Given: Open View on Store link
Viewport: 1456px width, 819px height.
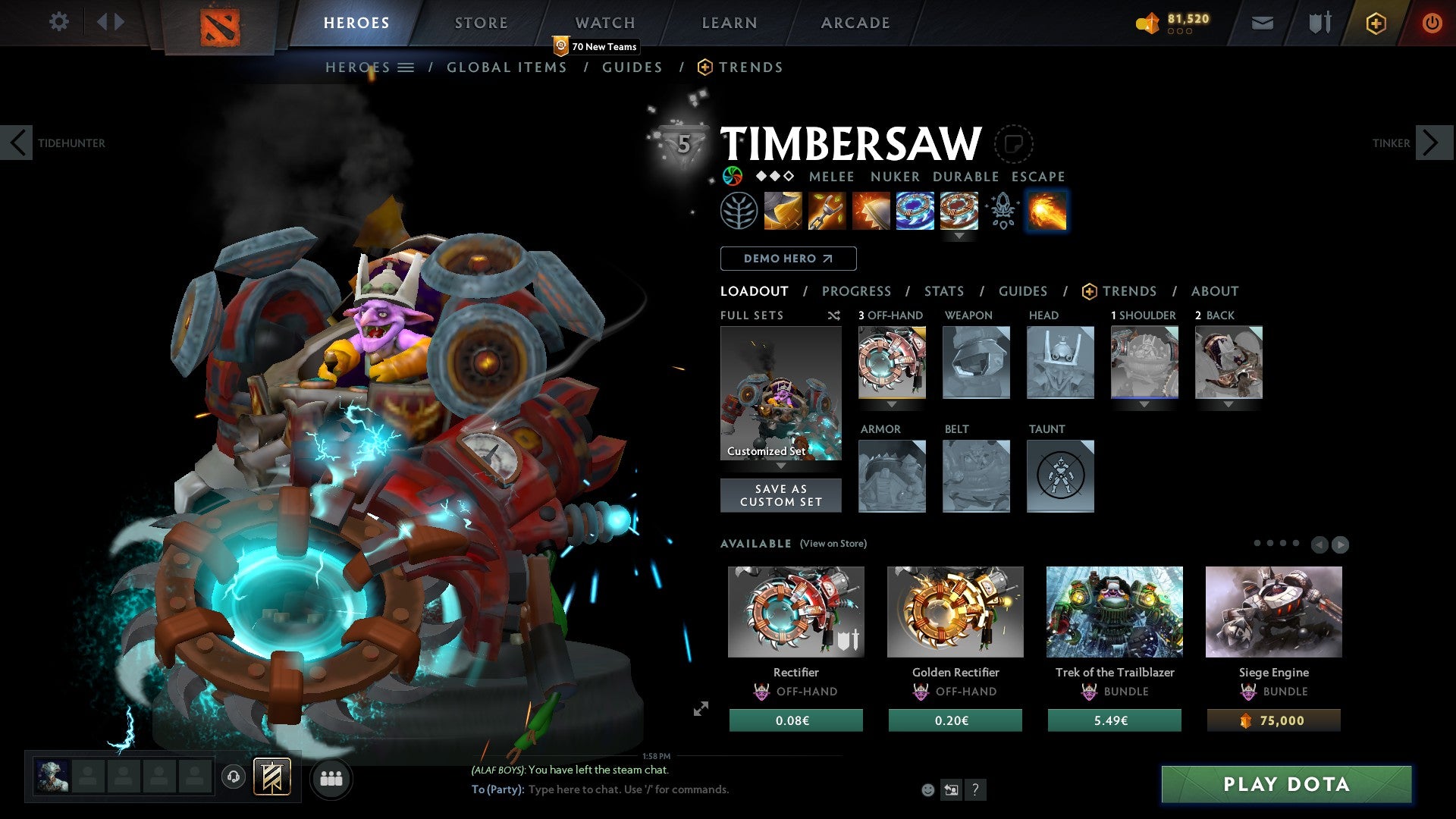Looking at the screenshot, I should click(833, 544).
